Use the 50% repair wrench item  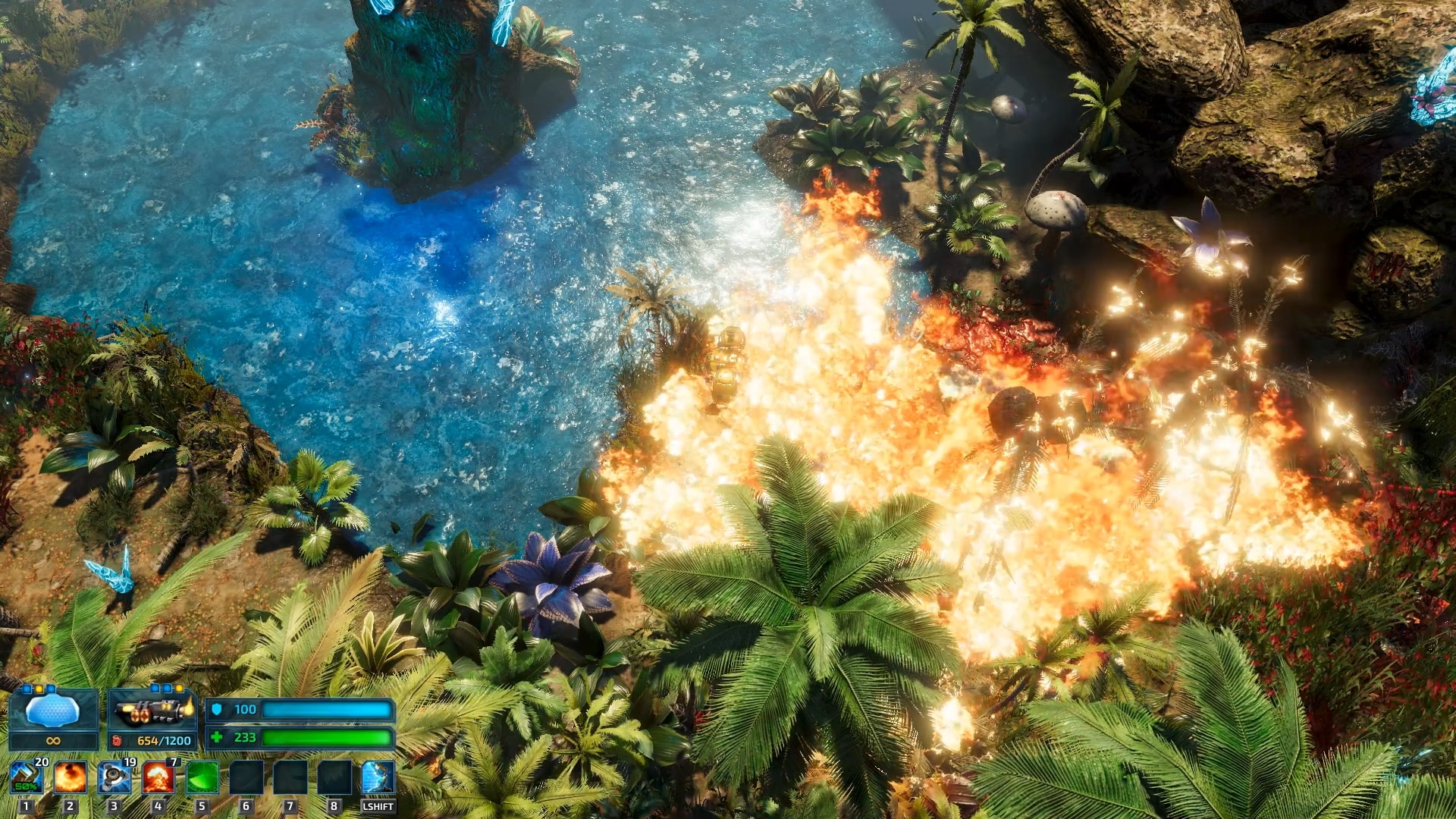click(x=26, y=778)
